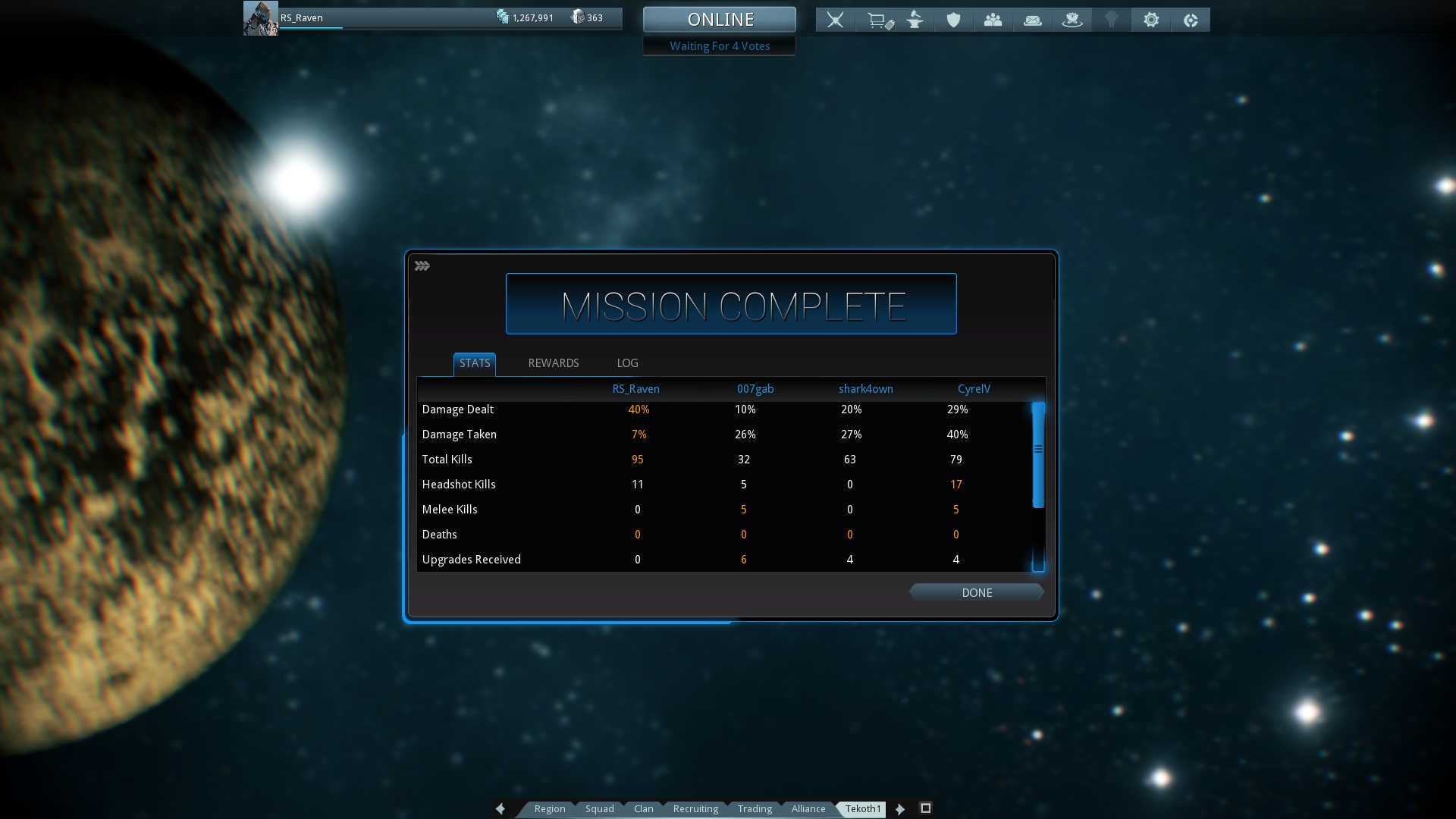The height and width of the screenshot is (819, 1456).
Task: Open the foundry anvil icon
Action: point(915,20)
